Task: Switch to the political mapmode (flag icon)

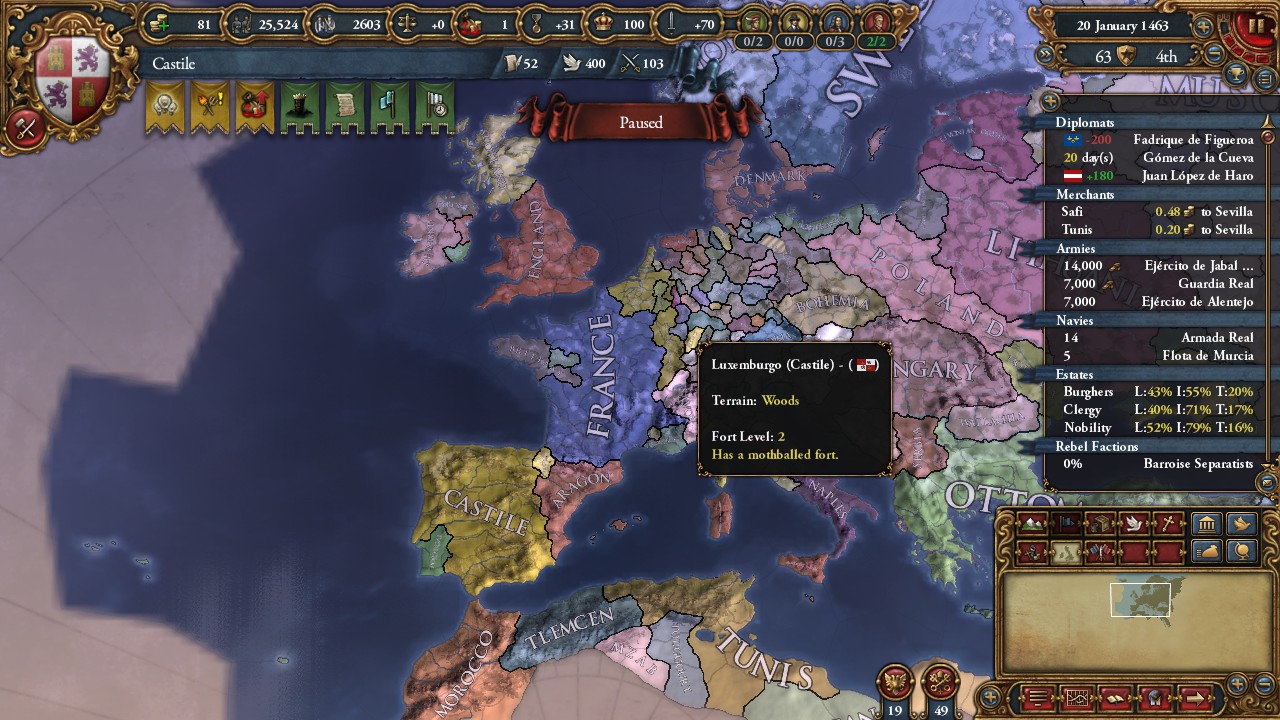Action: tap(1068, 524)
